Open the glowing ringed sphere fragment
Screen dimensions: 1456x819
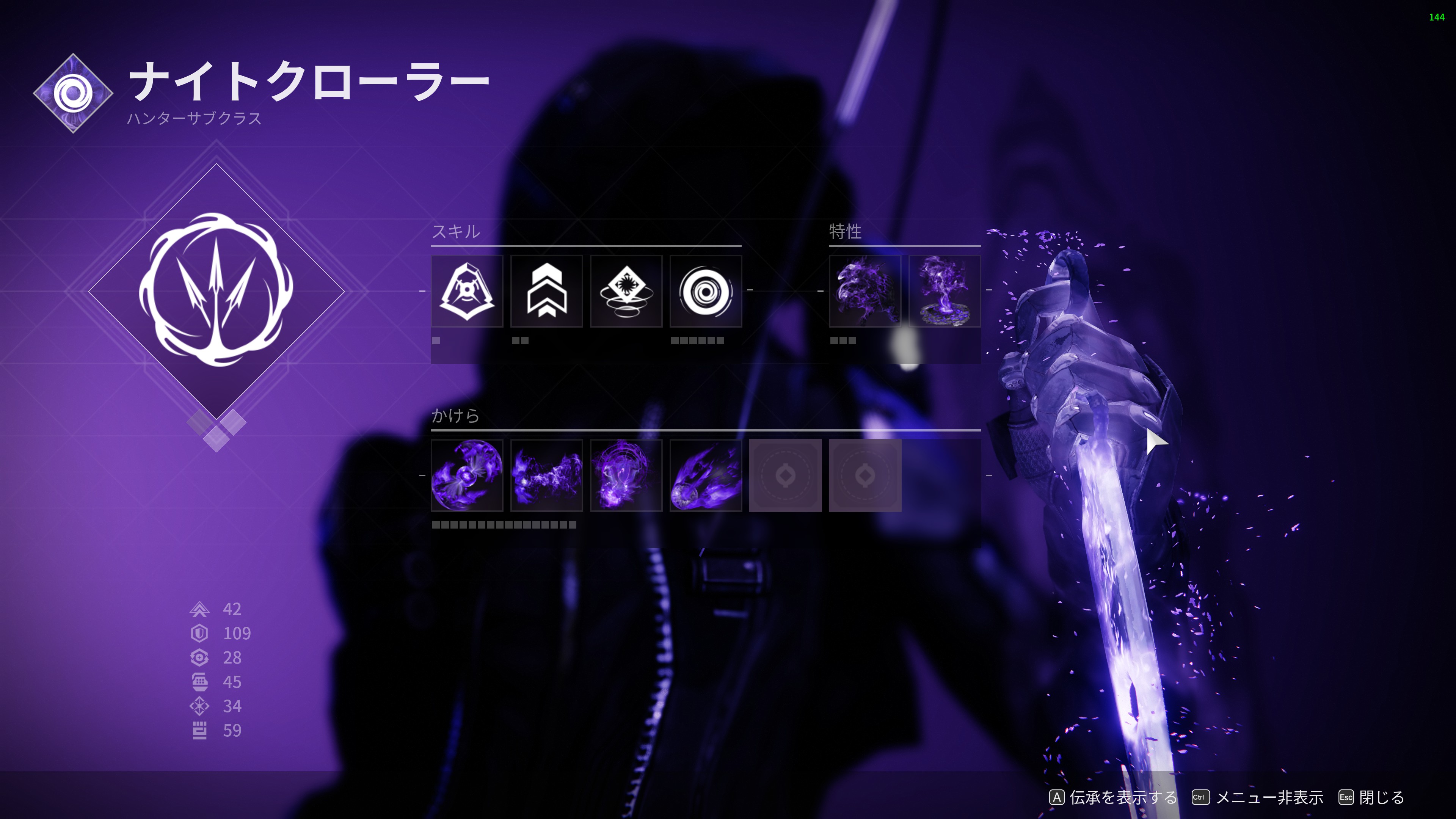(x=626, y=475)
